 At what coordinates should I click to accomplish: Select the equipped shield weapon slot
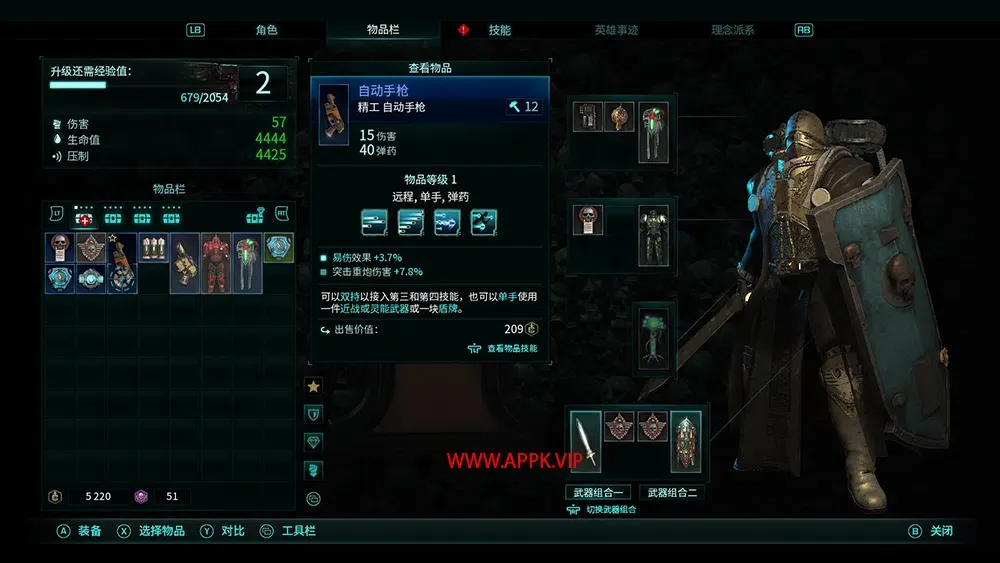tap(686, 441)
